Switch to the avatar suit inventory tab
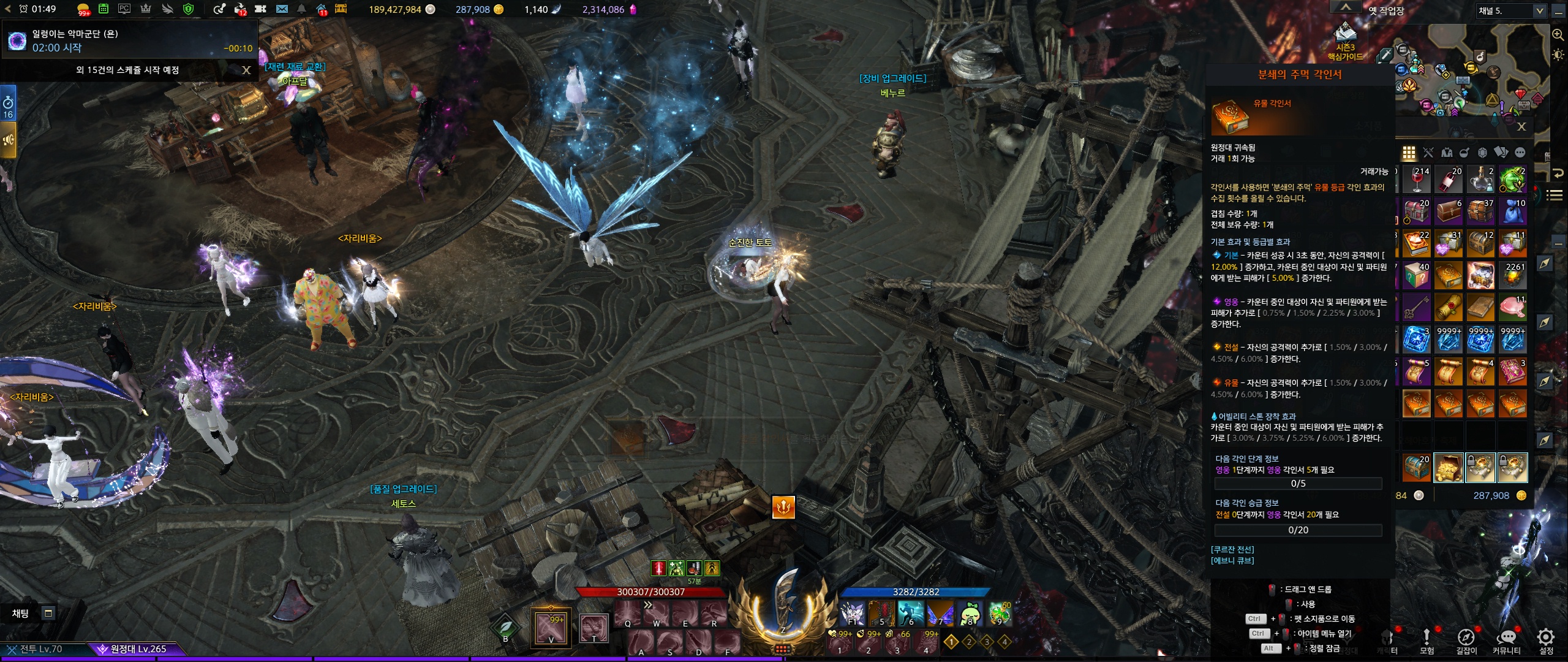1568x662 pixels. (x=1447, y=153)
